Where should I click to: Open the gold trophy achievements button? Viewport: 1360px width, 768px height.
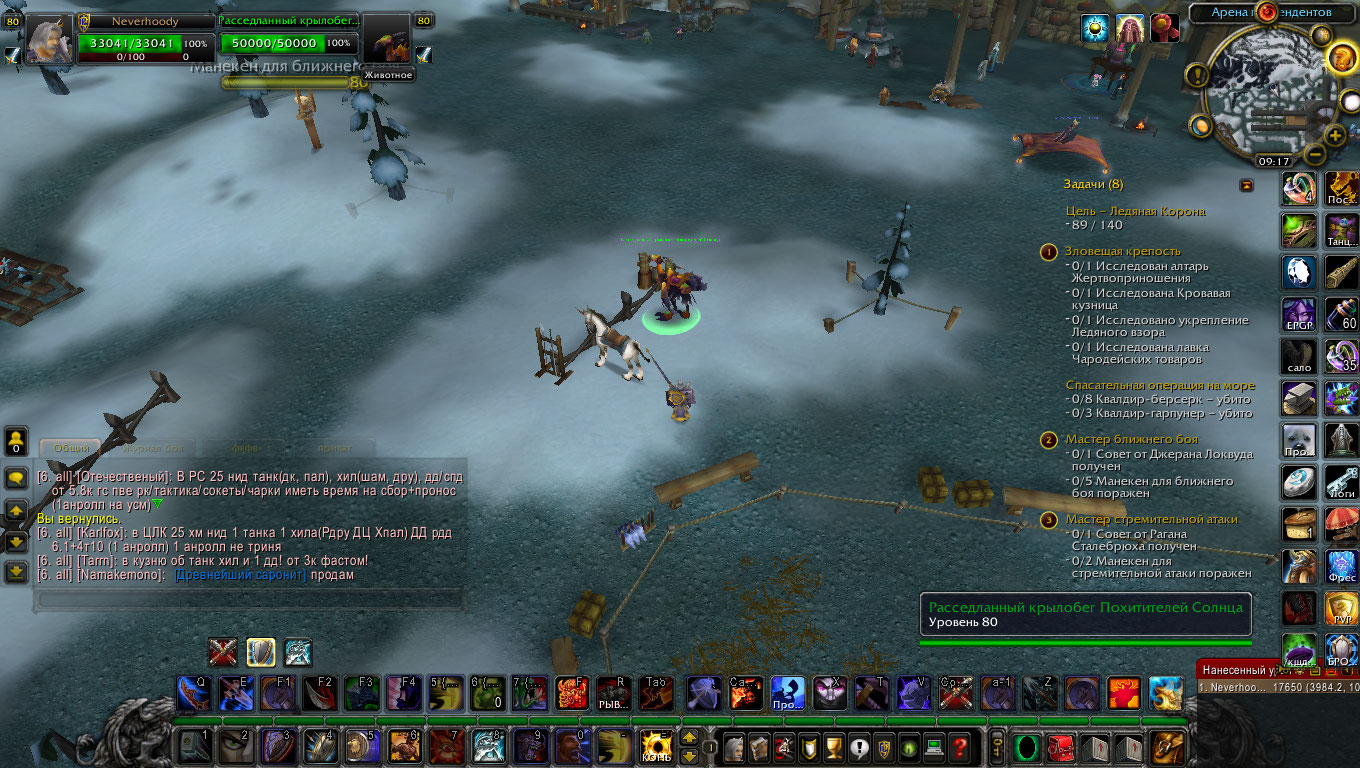[833, 746]
